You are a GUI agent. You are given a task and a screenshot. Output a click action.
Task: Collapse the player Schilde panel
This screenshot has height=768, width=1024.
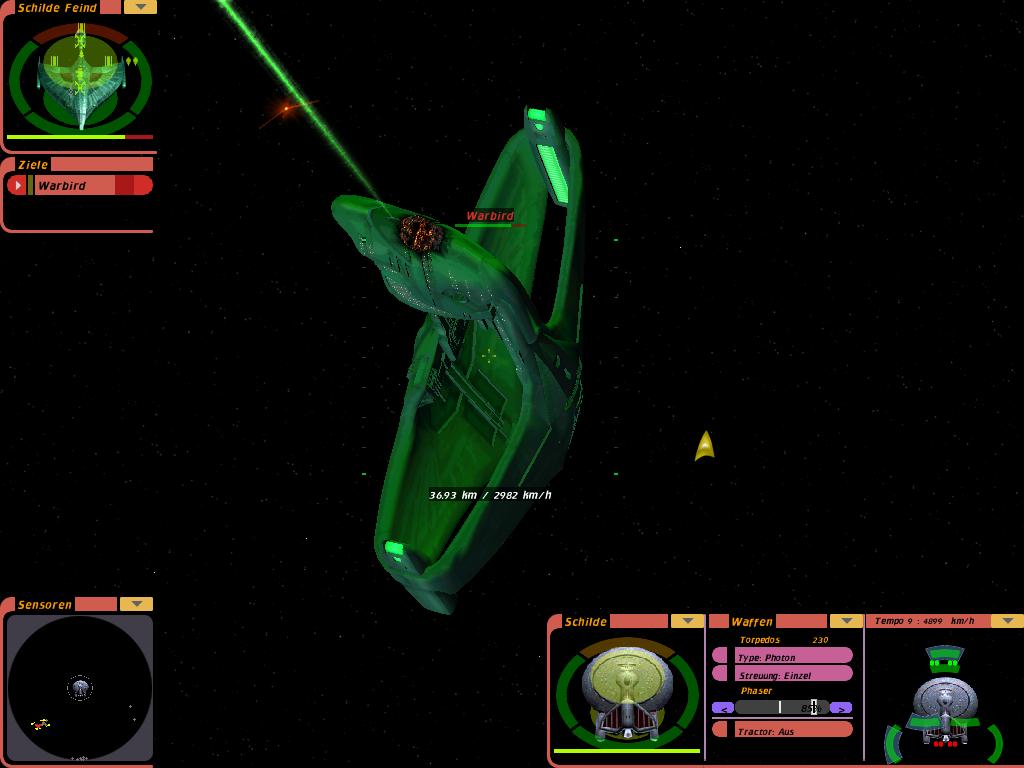coord(687,621)
